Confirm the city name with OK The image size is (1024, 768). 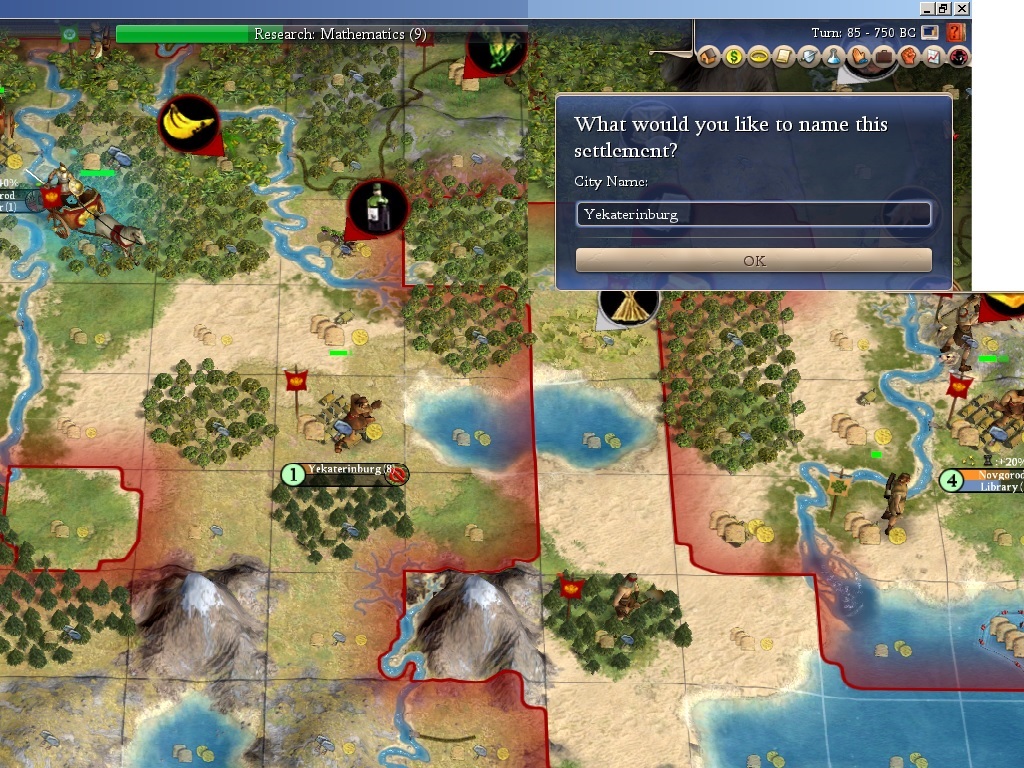(754, 261)
